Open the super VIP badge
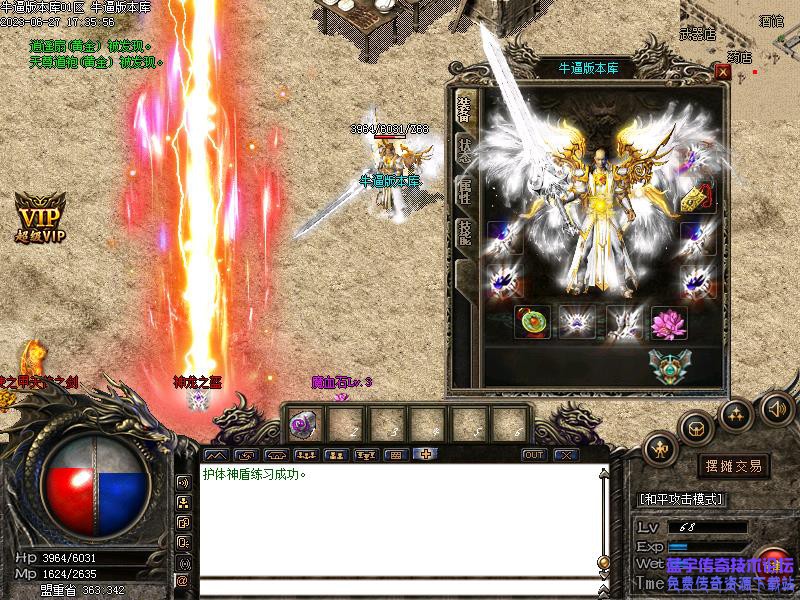 pos(40,215)
